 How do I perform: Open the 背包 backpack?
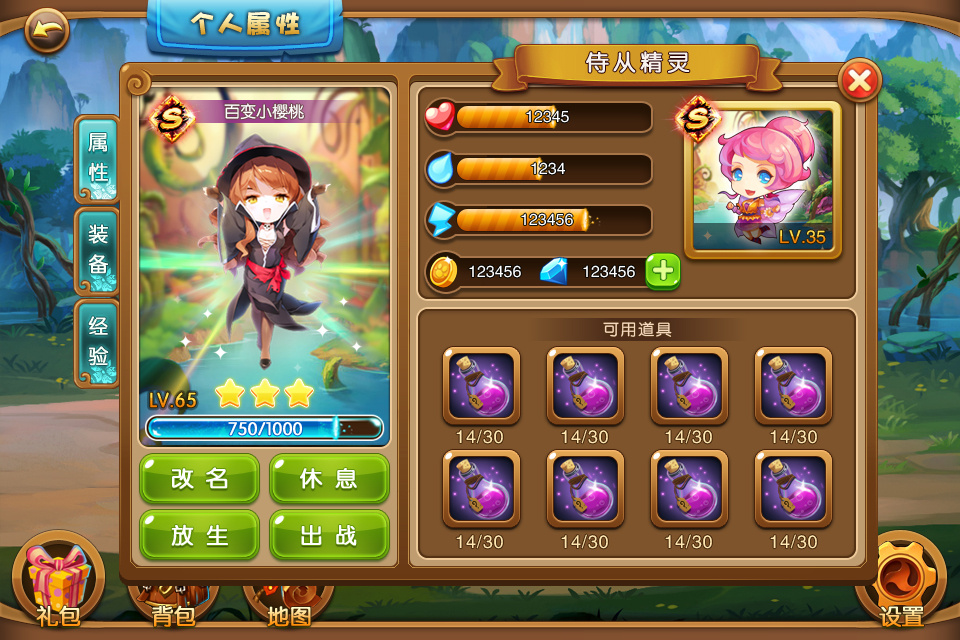tap(174, 606)
